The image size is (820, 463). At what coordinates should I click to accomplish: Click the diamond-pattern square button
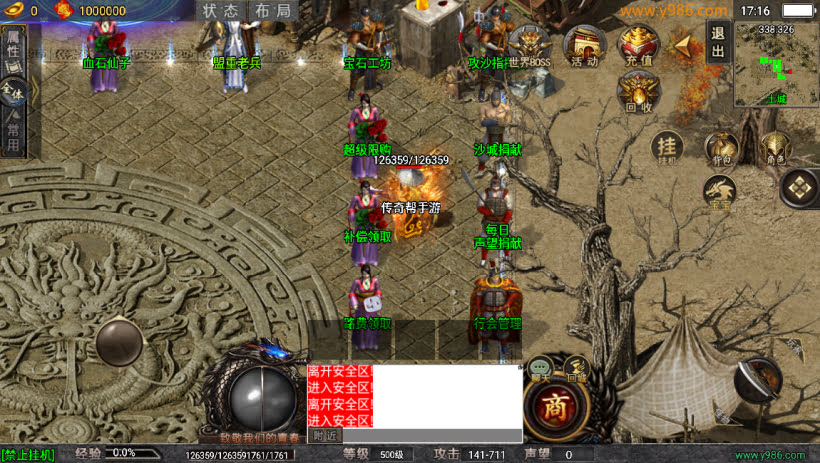pyautogui.click(x=800, y=186)
